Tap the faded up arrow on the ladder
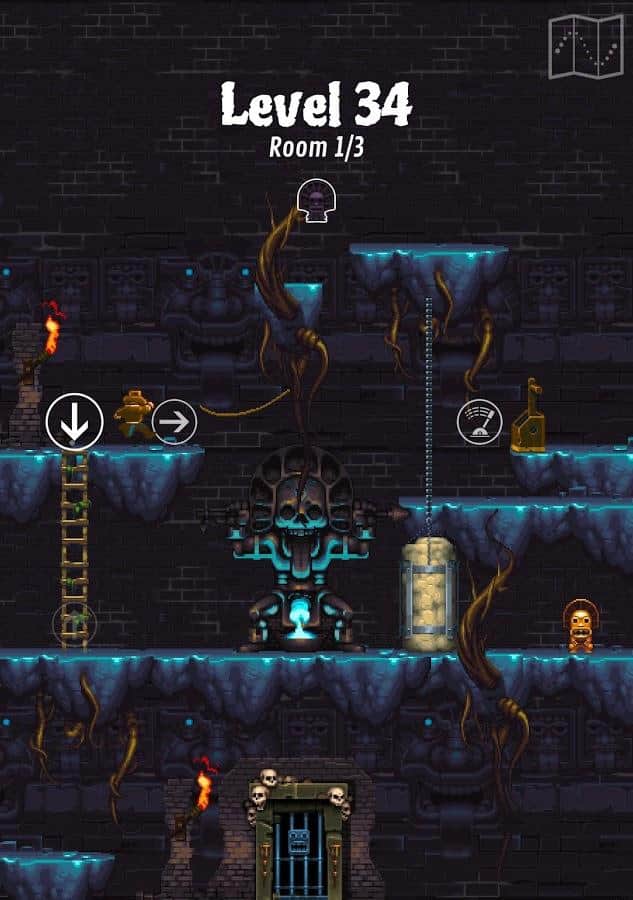This screenshot has width=633, height=900. 74,625
